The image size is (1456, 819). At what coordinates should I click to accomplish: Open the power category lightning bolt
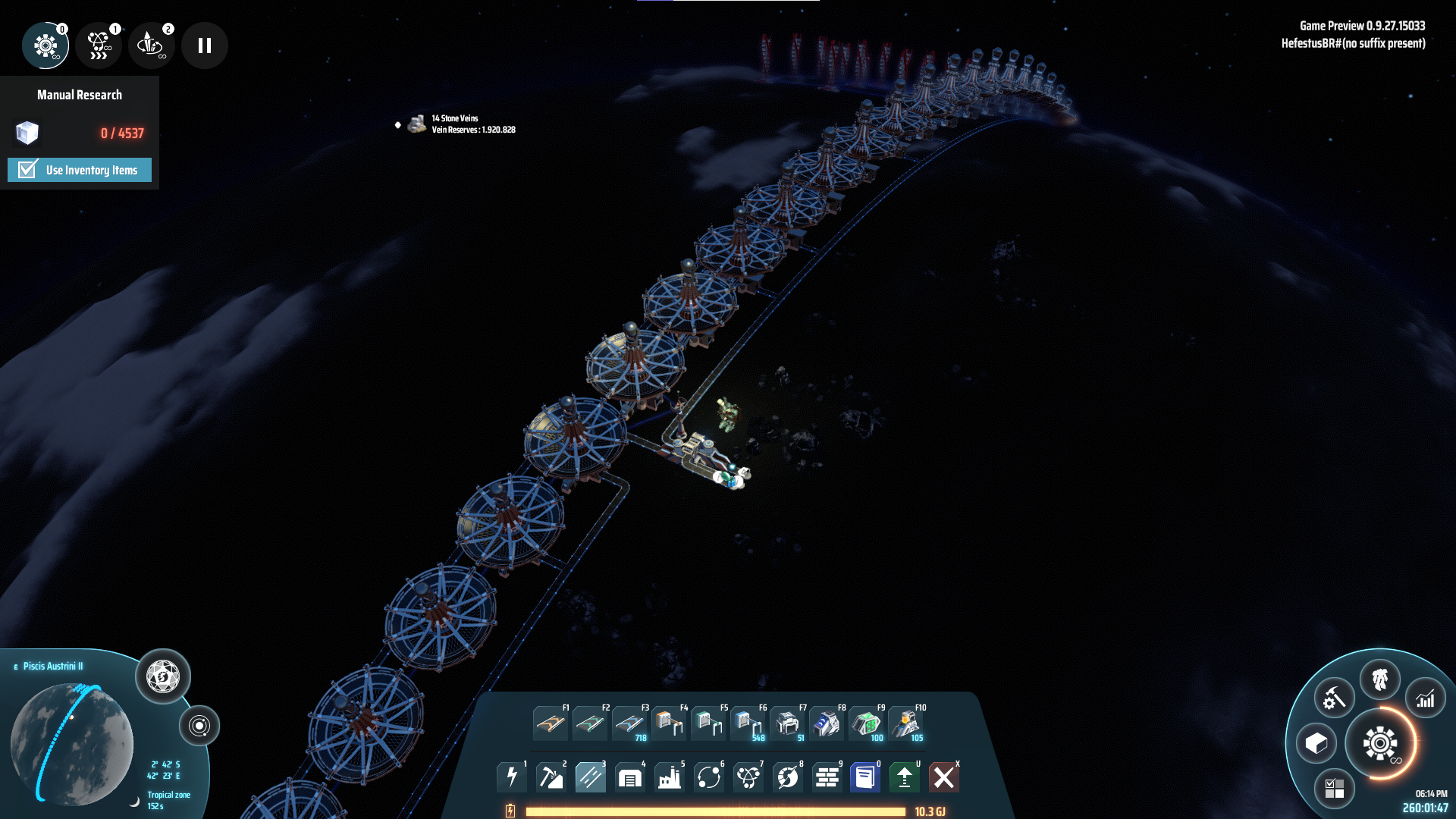pyautogui.click(x=512, y=777)
